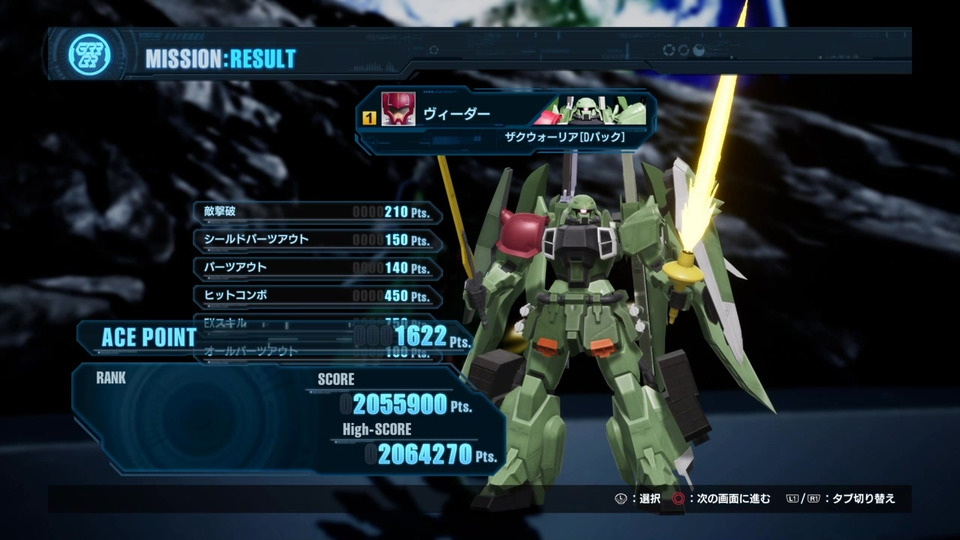Select the 敵撃破 result row
This screenshot has width=960, height=540.
(317, 212)
